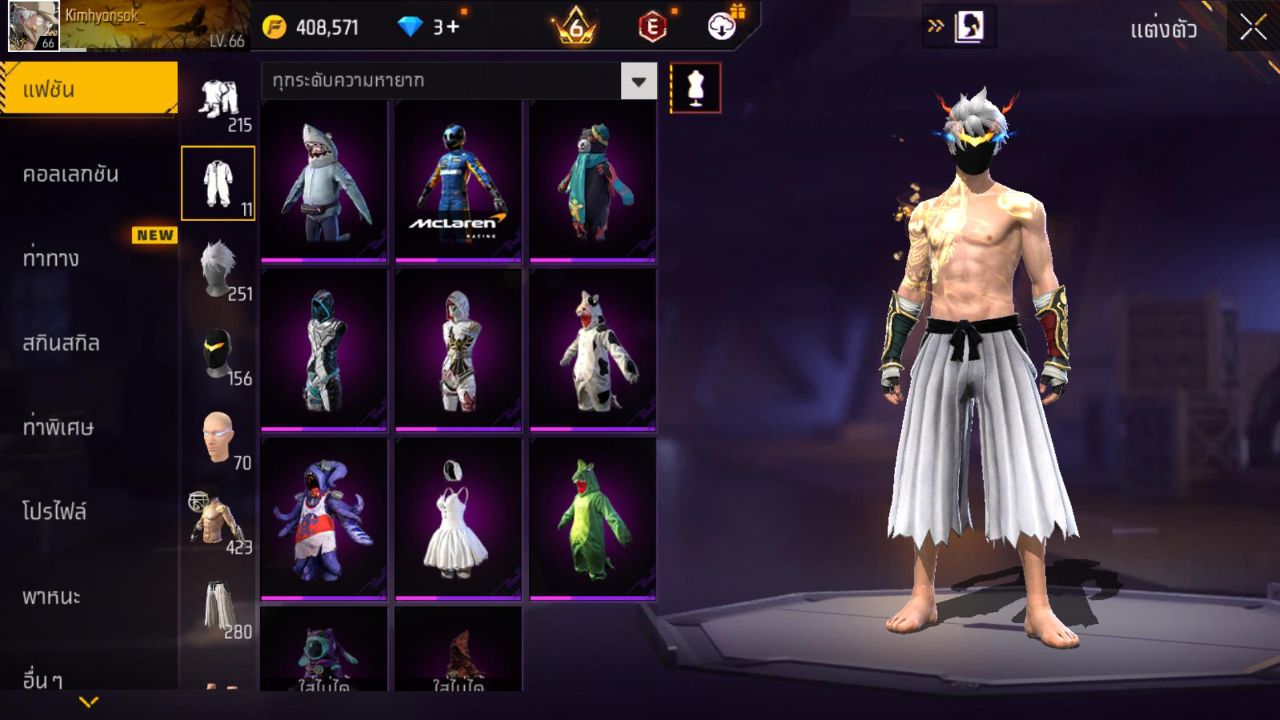Viewport: 1280px width, 720px height.
Task: Choose the purple octopus costume
Action: pyautogui.click(x=324, y=518)
